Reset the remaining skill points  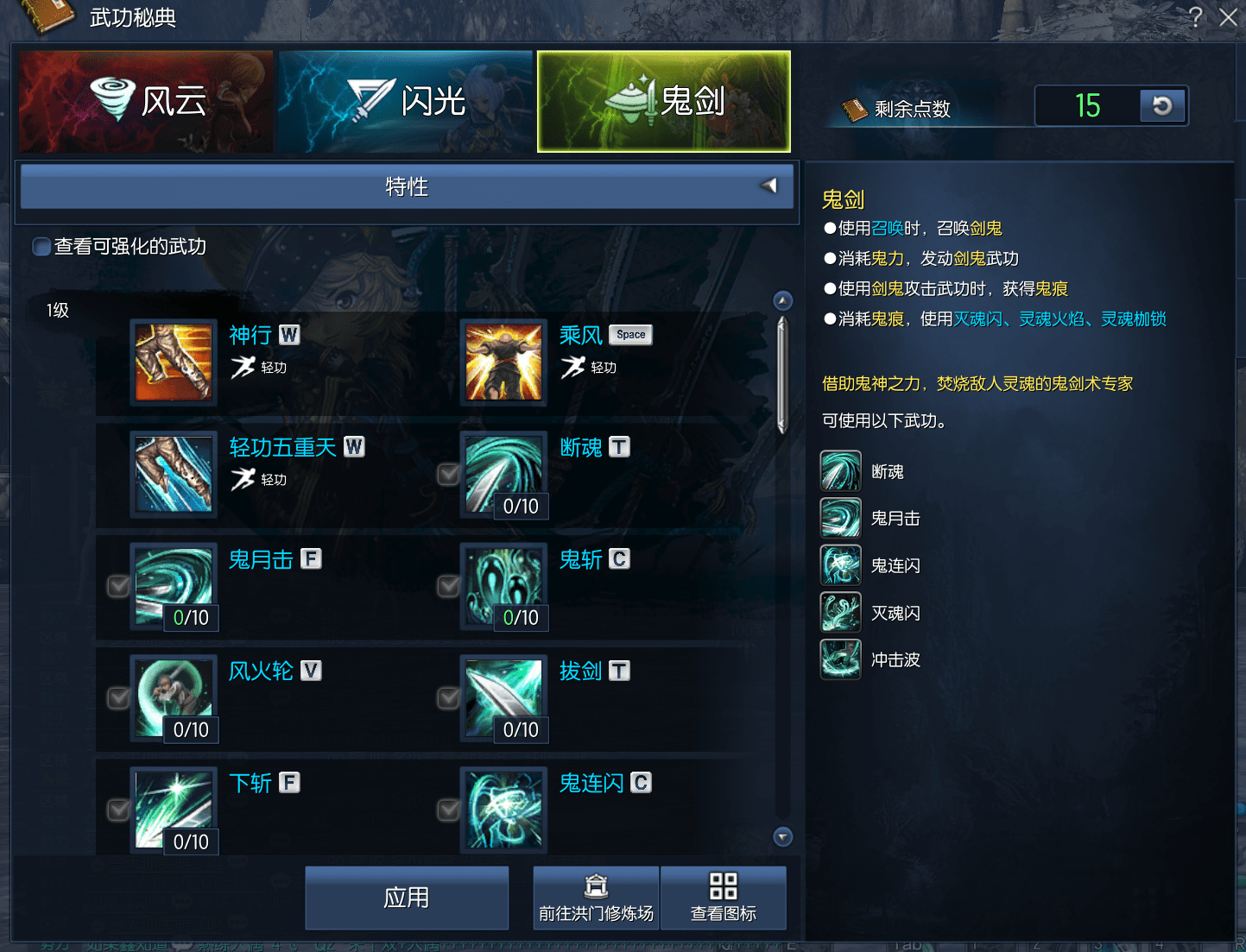pos(1162,106)
